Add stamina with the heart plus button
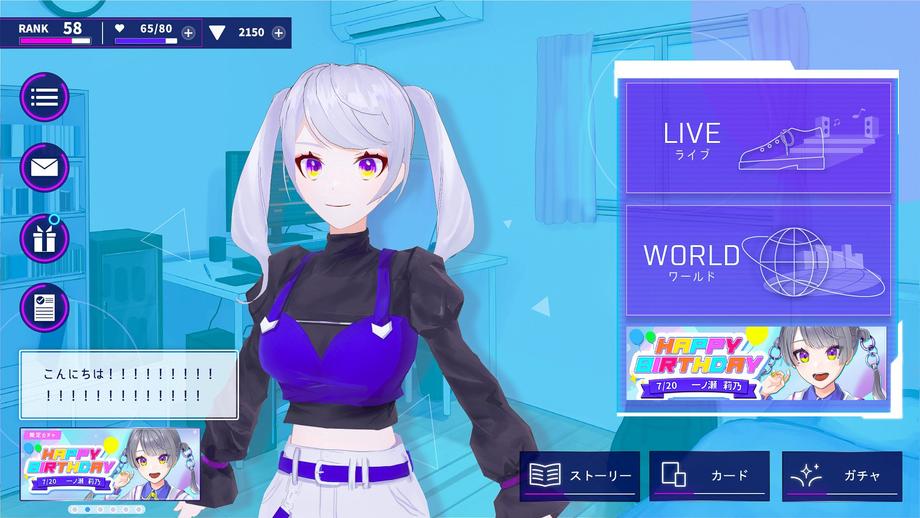This screenshot has width=920, height=518. coord(188,33)
